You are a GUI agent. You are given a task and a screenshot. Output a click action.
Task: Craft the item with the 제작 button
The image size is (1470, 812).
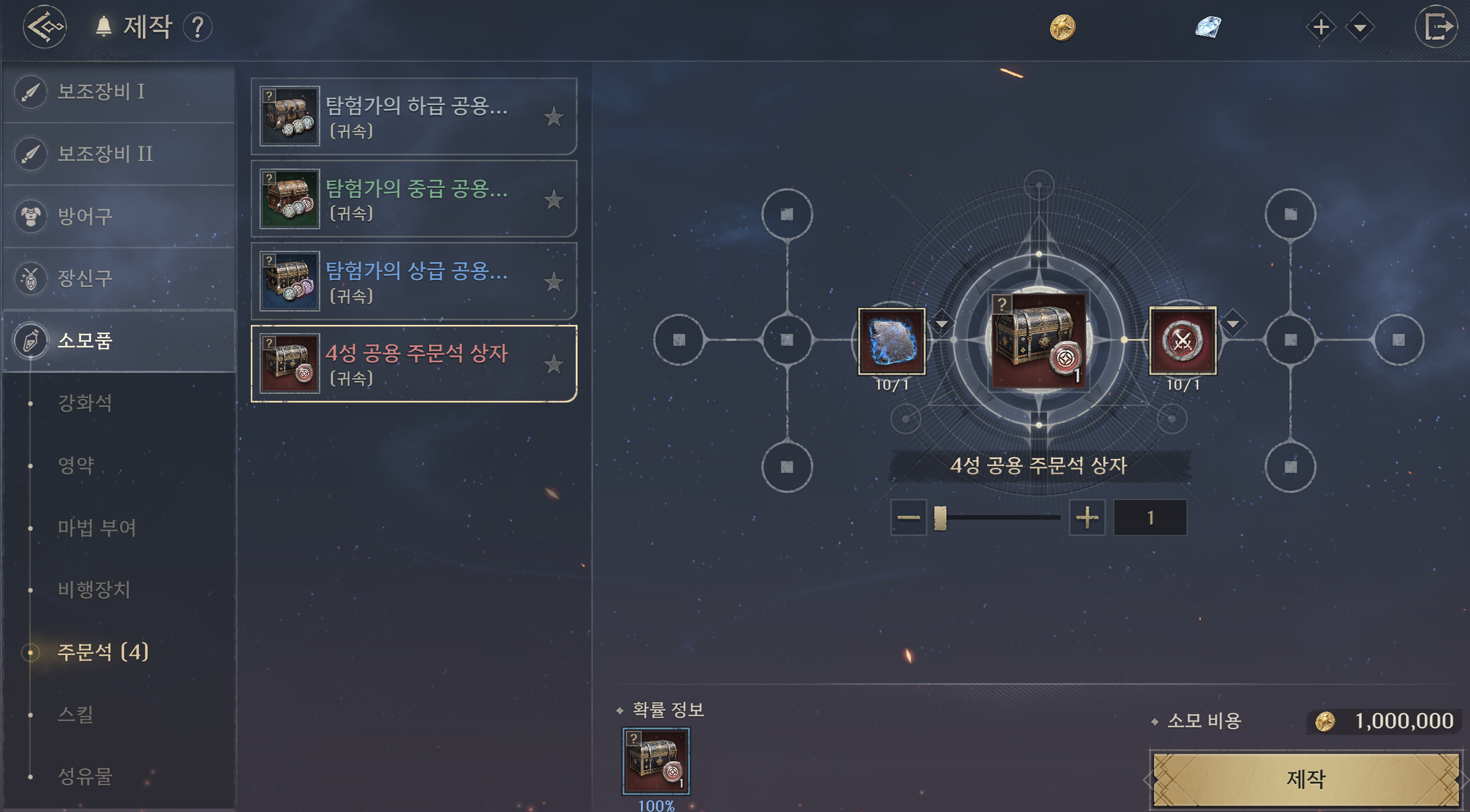pos(1306,779)
